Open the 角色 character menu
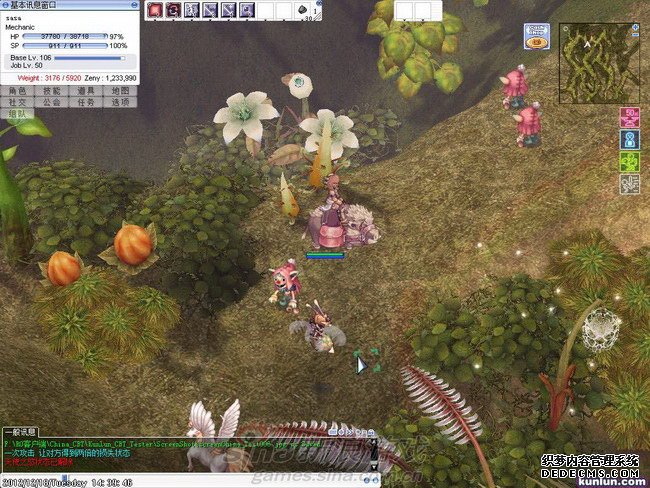 point(17,91)
